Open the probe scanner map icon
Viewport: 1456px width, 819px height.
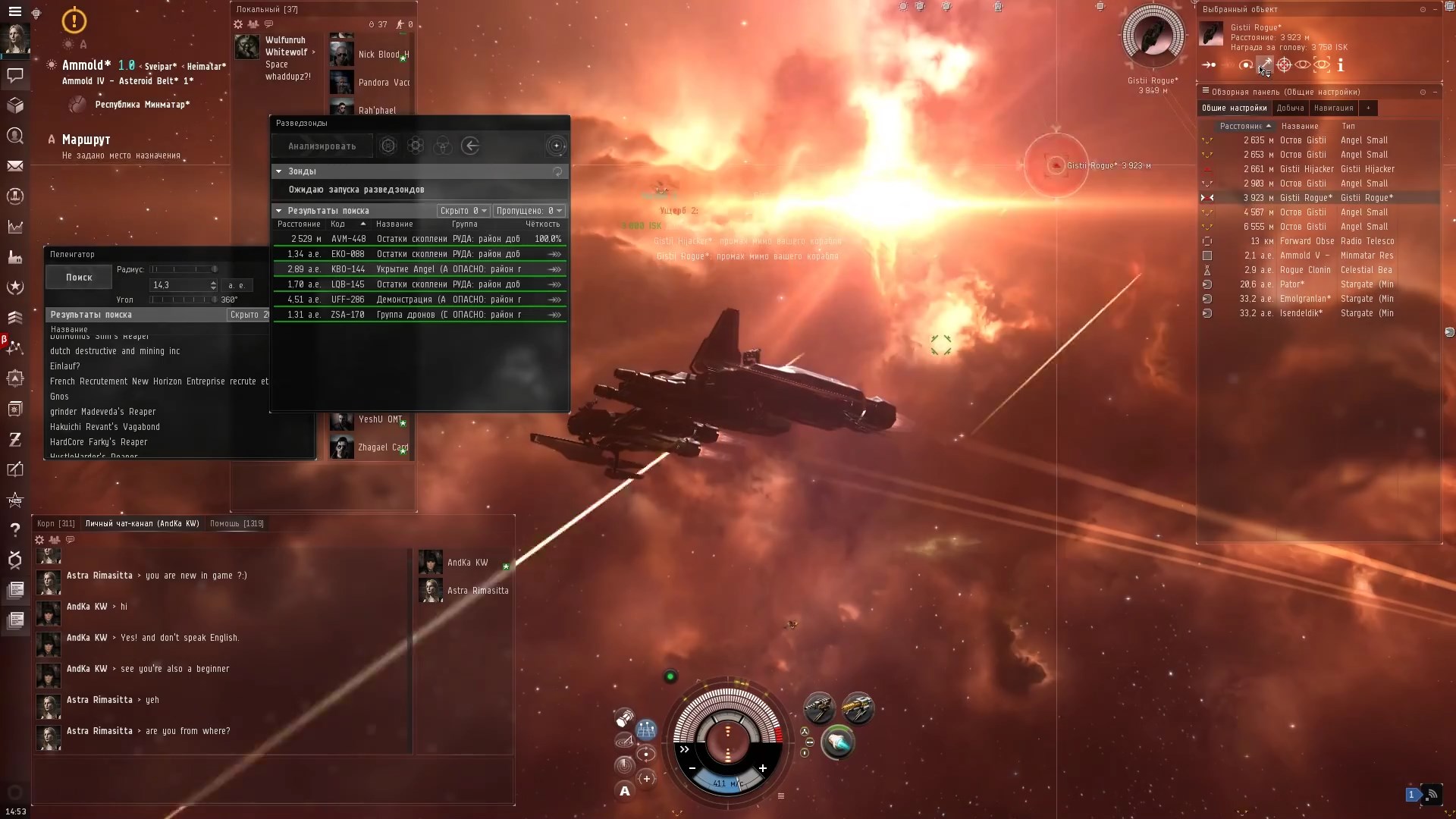click(557, 145)
